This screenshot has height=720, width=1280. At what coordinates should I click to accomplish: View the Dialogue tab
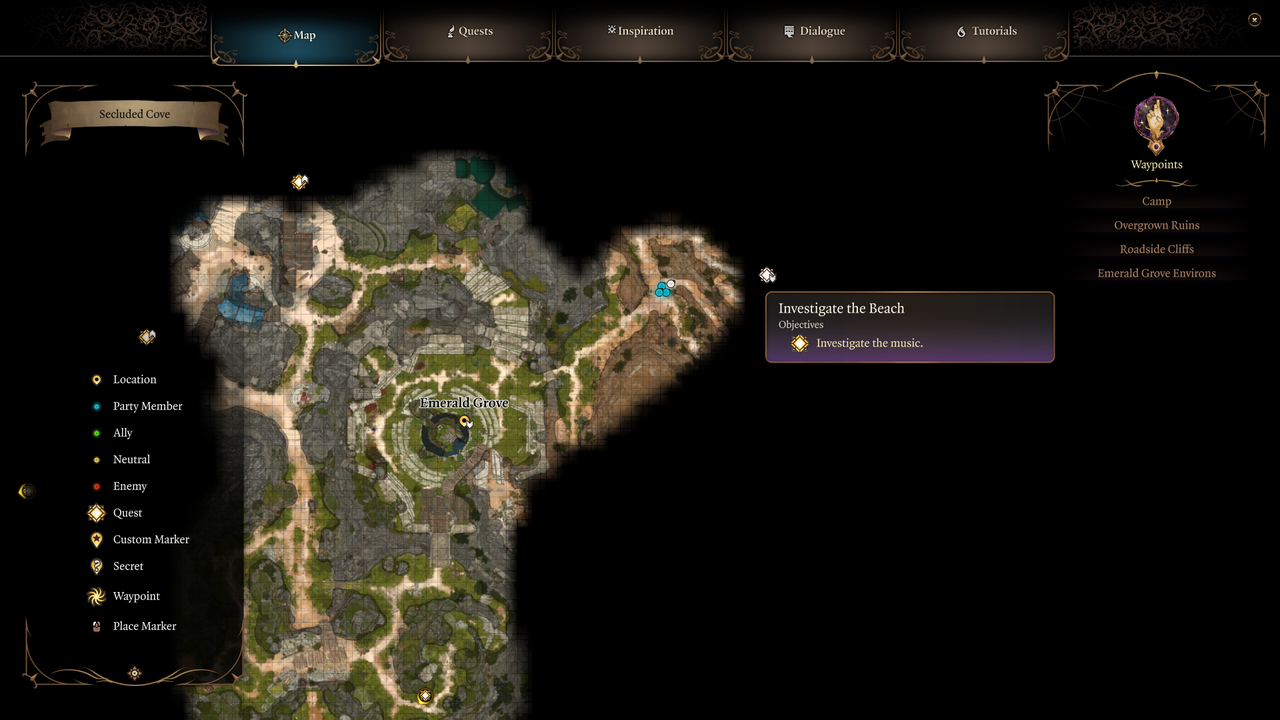pyautogui.click(x=814, y=31)
